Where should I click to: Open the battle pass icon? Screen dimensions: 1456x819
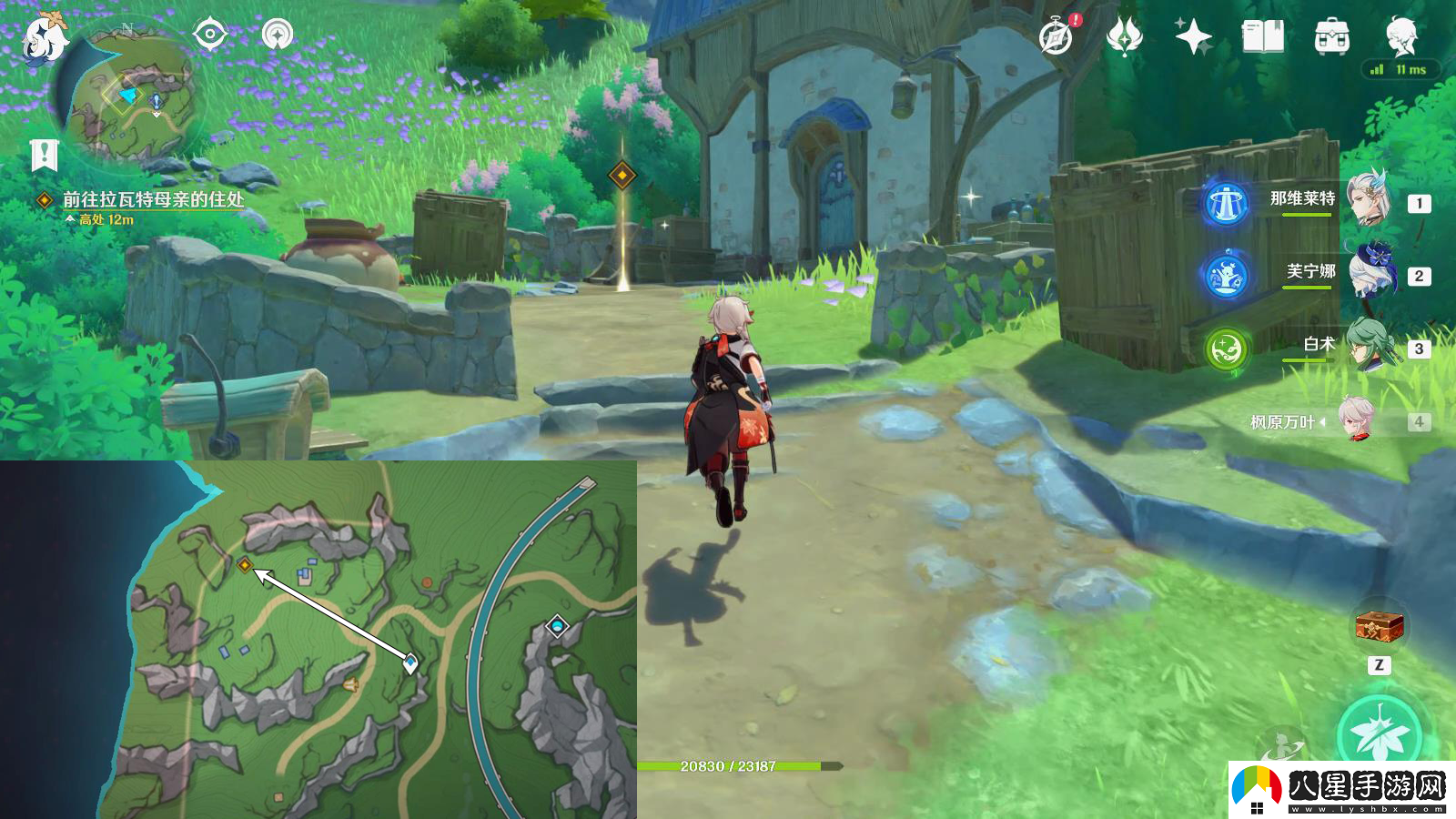1125,37
